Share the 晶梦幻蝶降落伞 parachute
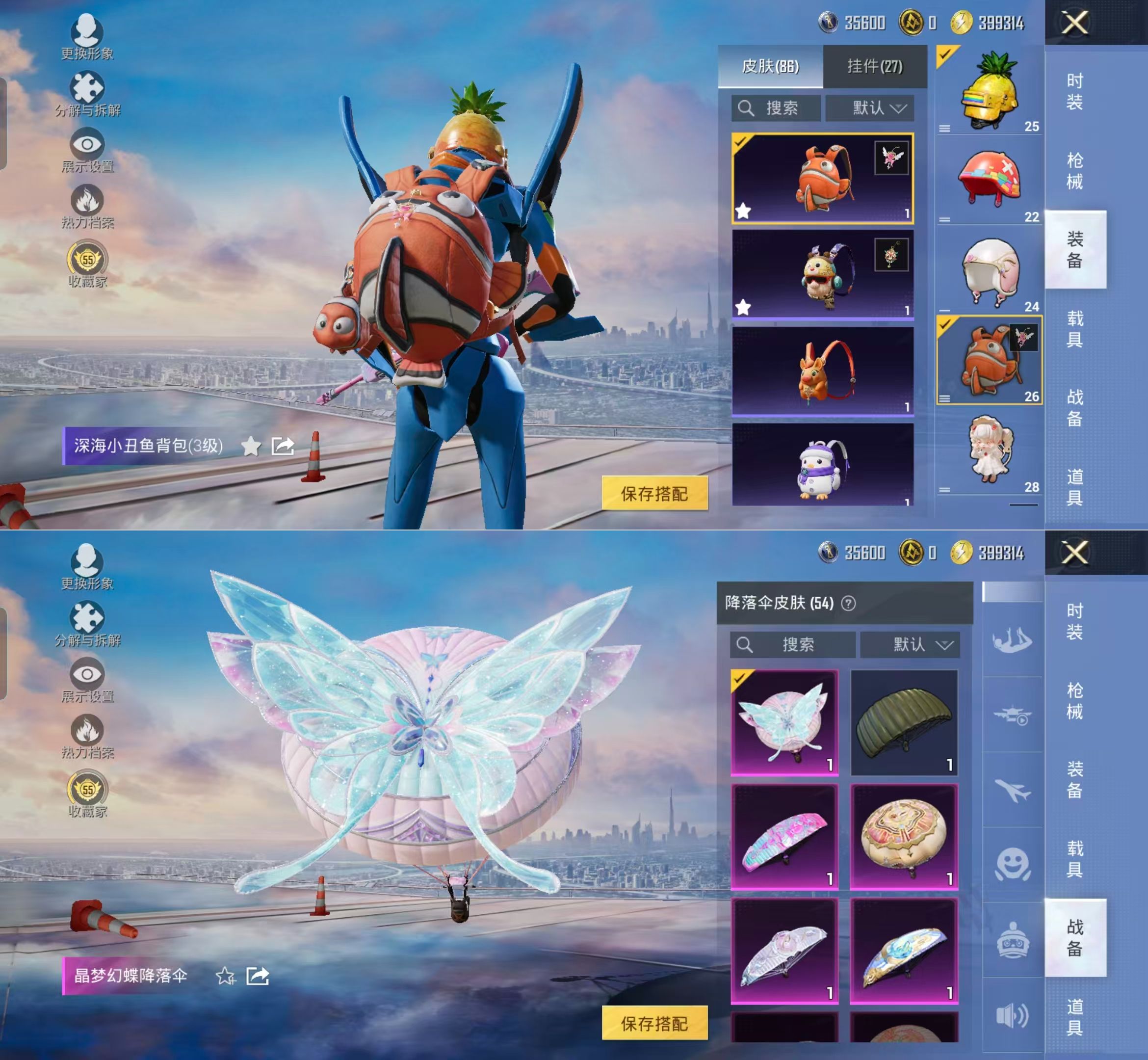The image size is (1148, 1060). click(x=258, y=976)
